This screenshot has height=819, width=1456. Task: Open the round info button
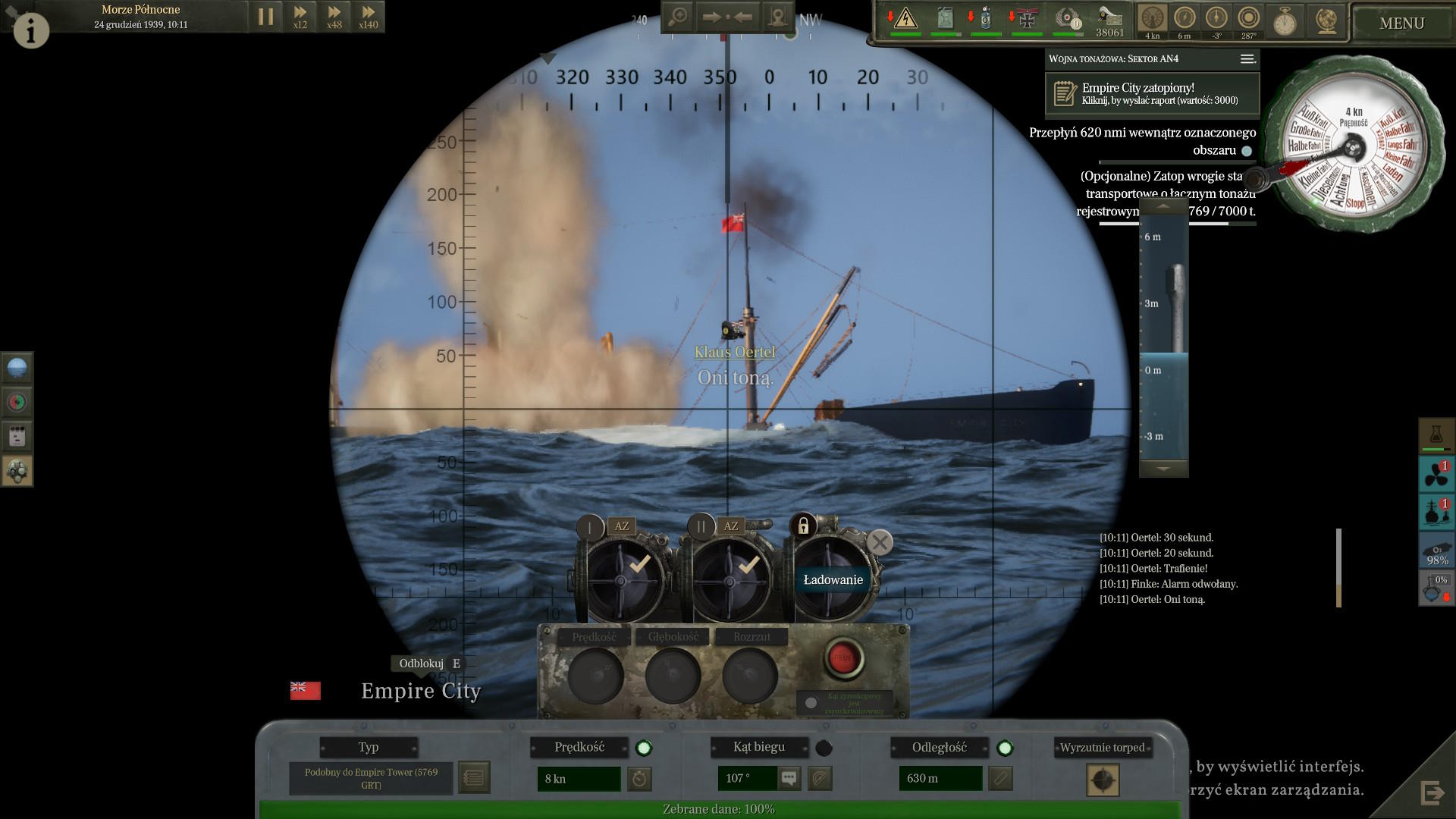pos(31,30)
